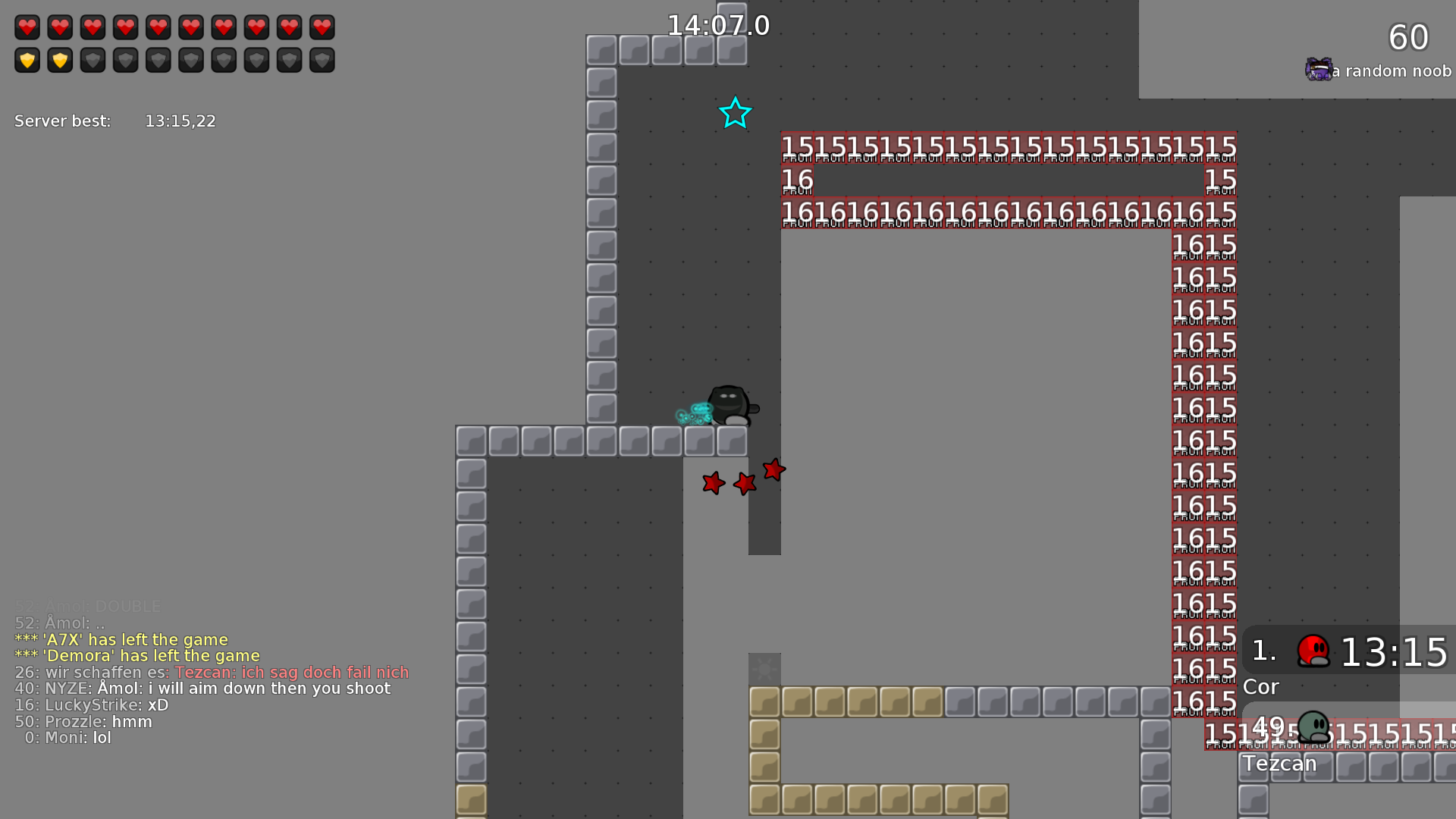Click the last red heart on the top row
The image size is (1456, 819).
[322, 27]
